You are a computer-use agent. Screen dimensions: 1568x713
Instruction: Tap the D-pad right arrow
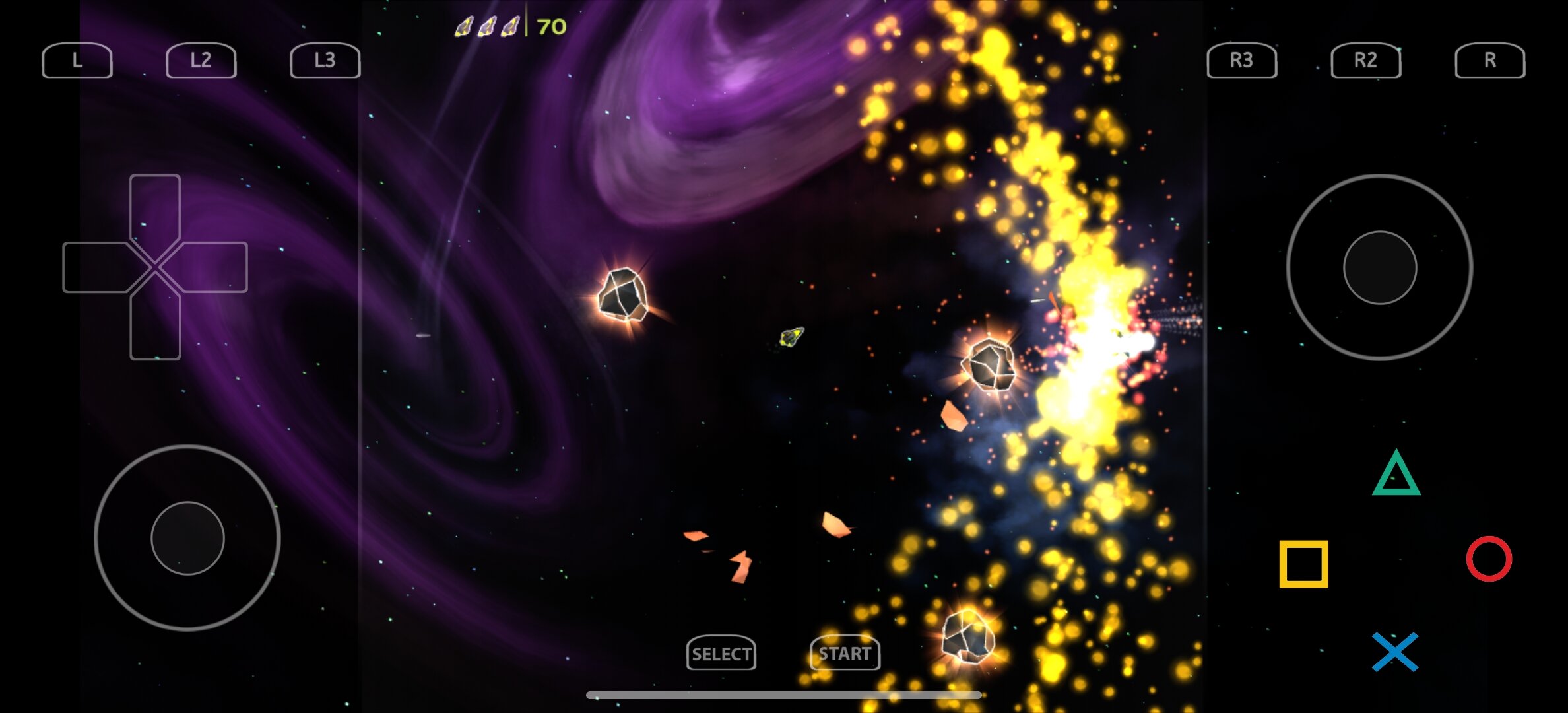click(x=214, y=267)
